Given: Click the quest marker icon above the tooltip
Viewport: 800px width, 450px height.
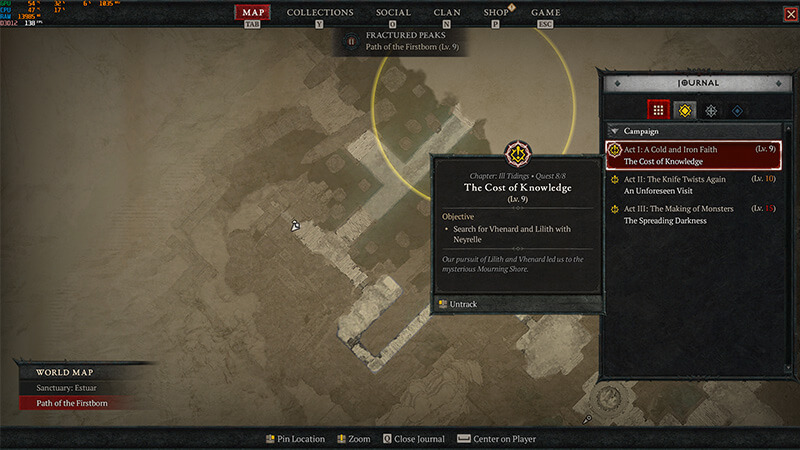Looking at the screenshot, I should pos(518,154).
